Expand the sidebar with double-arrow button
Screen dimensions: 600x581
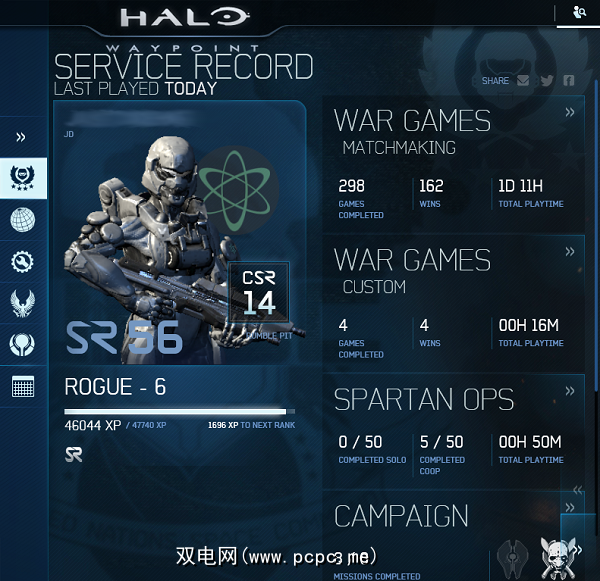click(21, 137)
